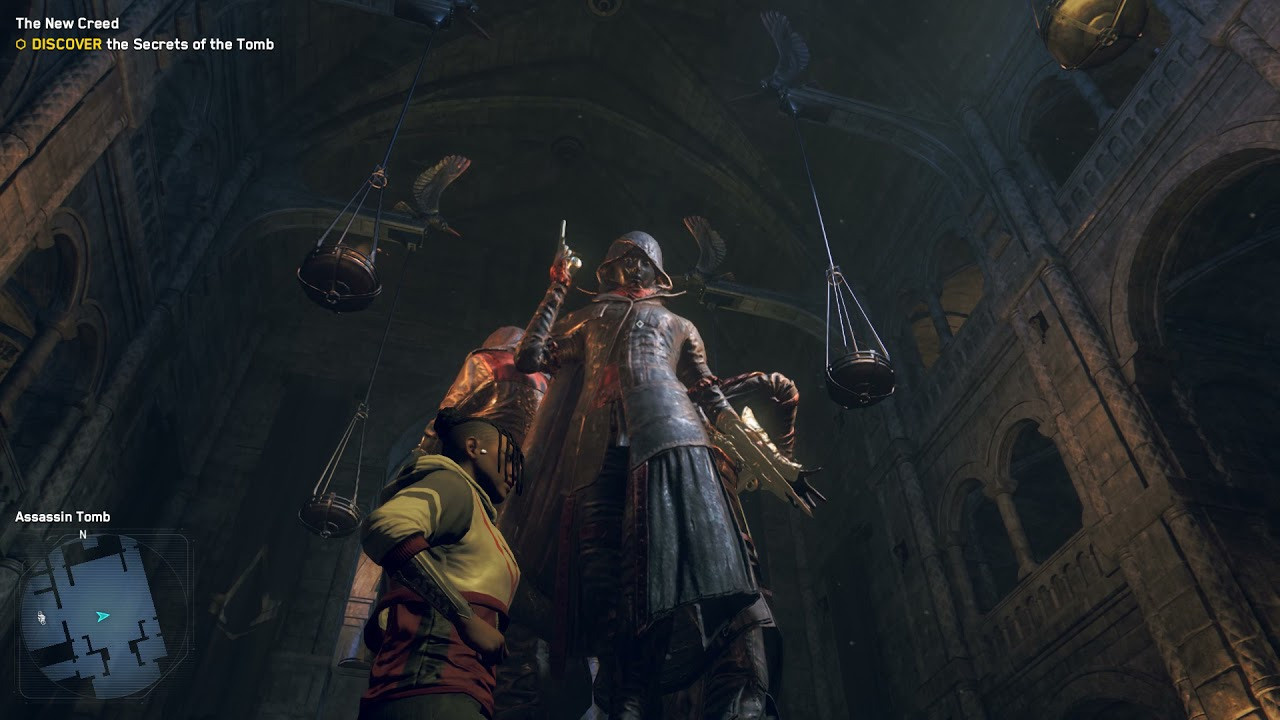The height and width of the screenshot is (720, 1280).
Task: Click The New Creed mission title
Action: coord(67,23)
